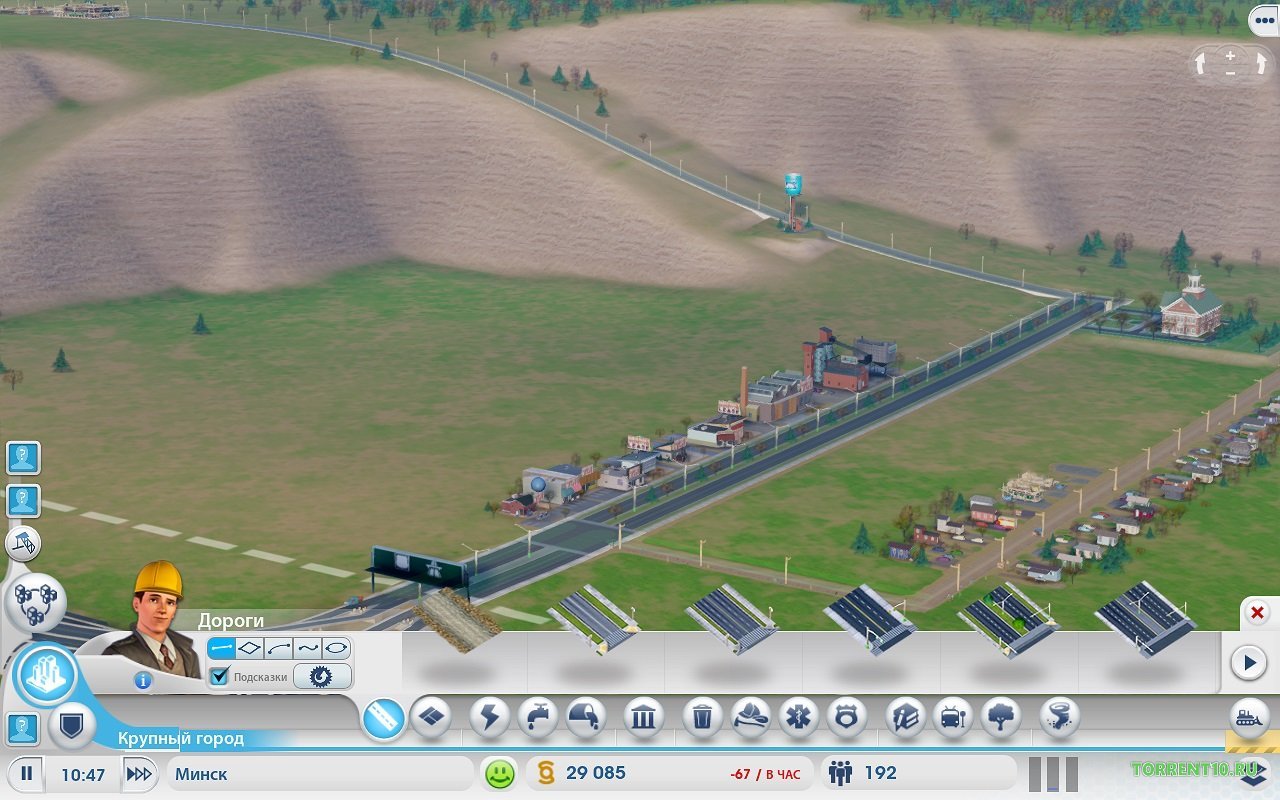
Task: Click the gear button in the Дороги panel
Action: [x=321, y=677]
